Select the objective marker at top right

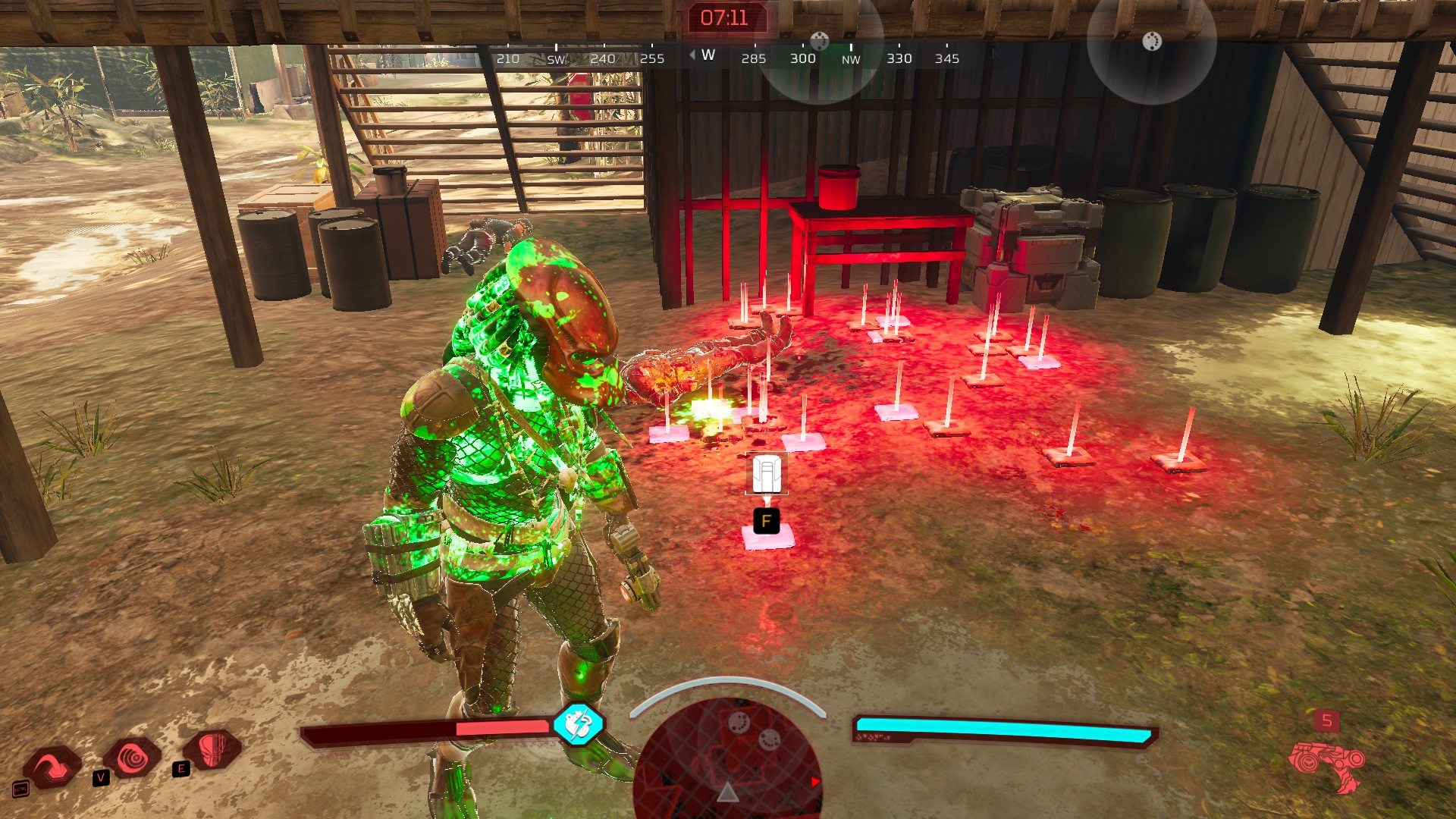1151,41
